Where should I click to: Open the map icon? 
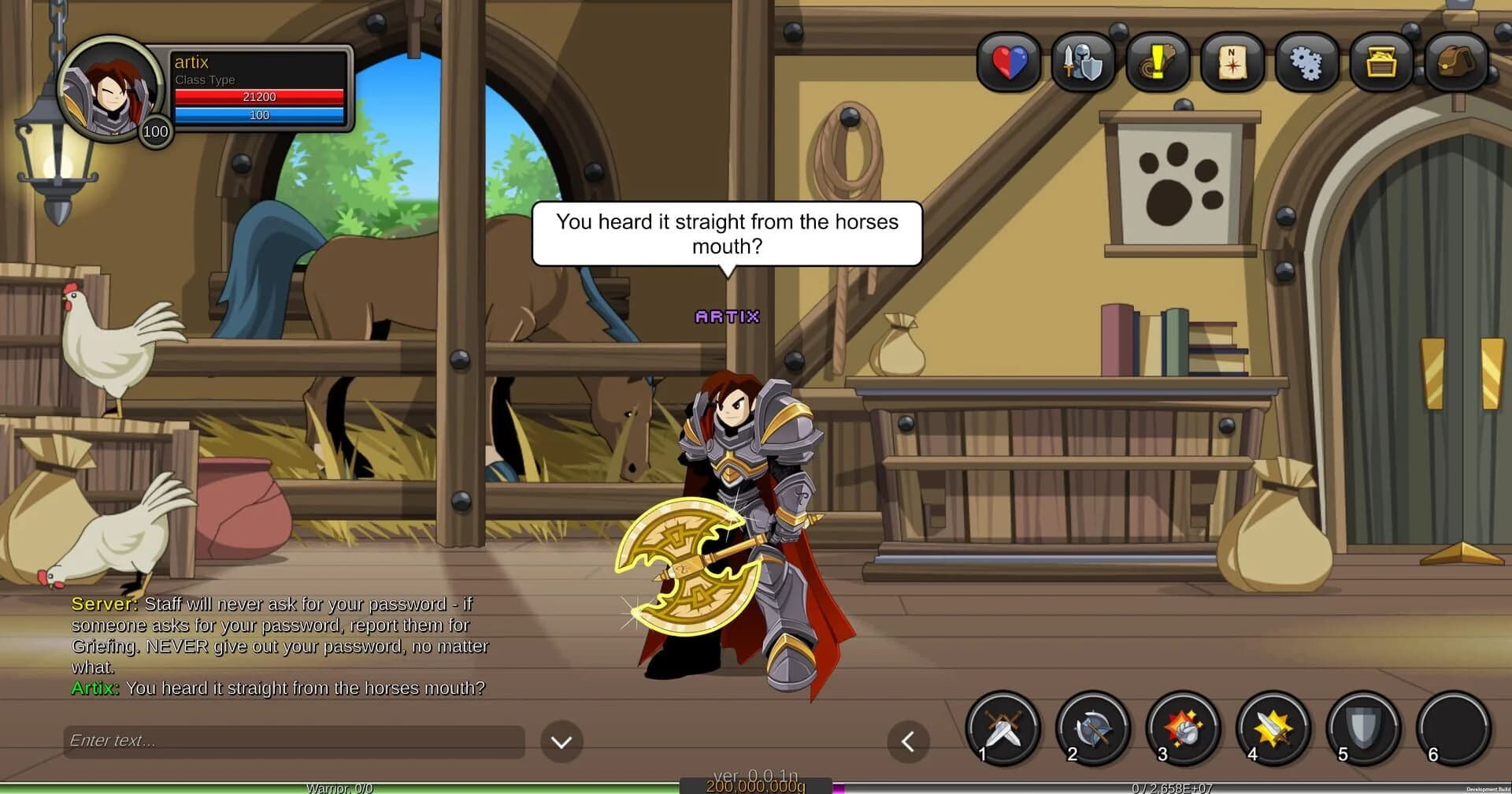(x=1232, y=63)
